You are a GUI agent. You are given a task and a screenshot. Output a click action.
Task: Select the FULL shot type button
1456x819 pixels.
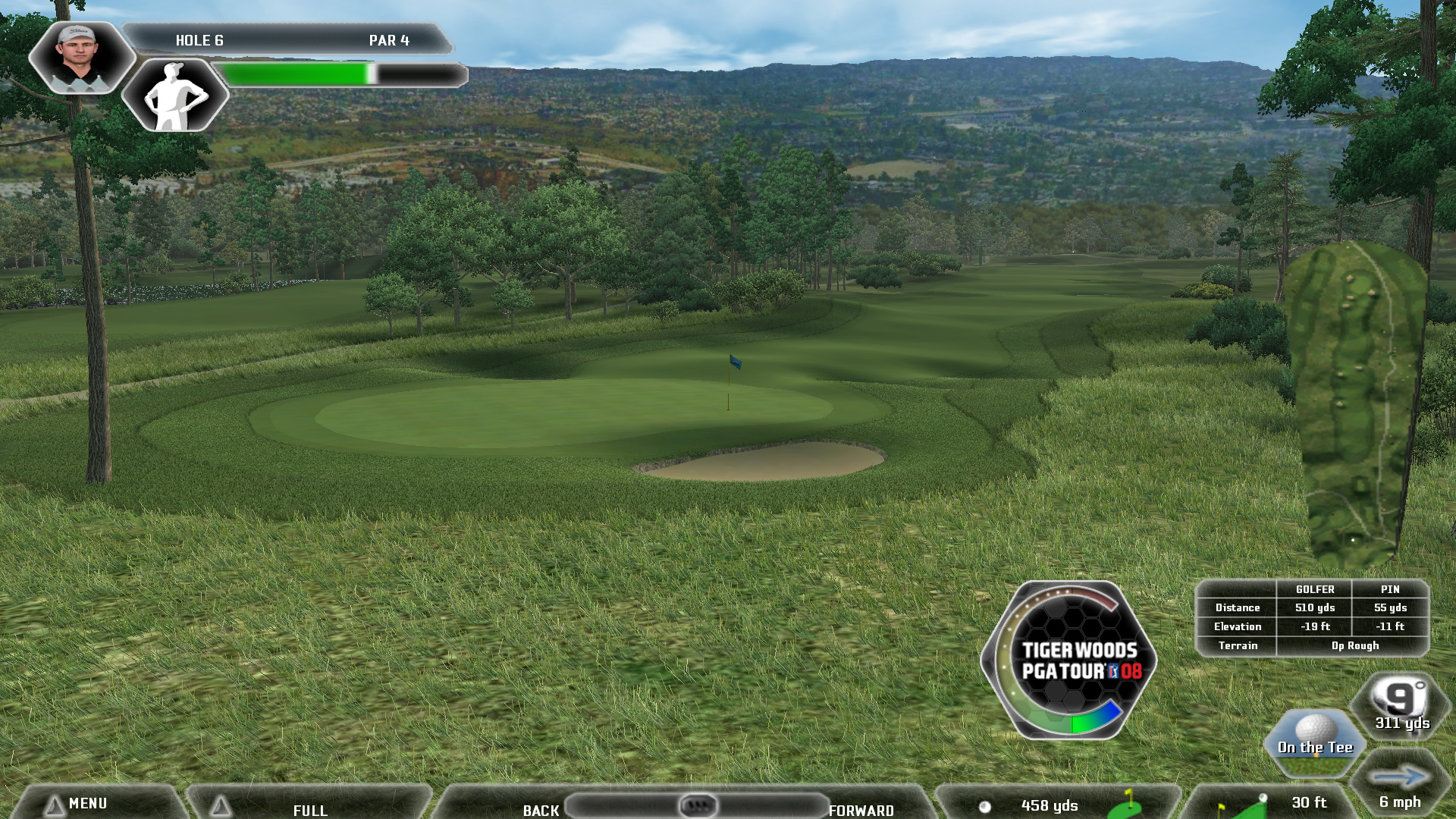pyautogui.click(x=310, y=809)
